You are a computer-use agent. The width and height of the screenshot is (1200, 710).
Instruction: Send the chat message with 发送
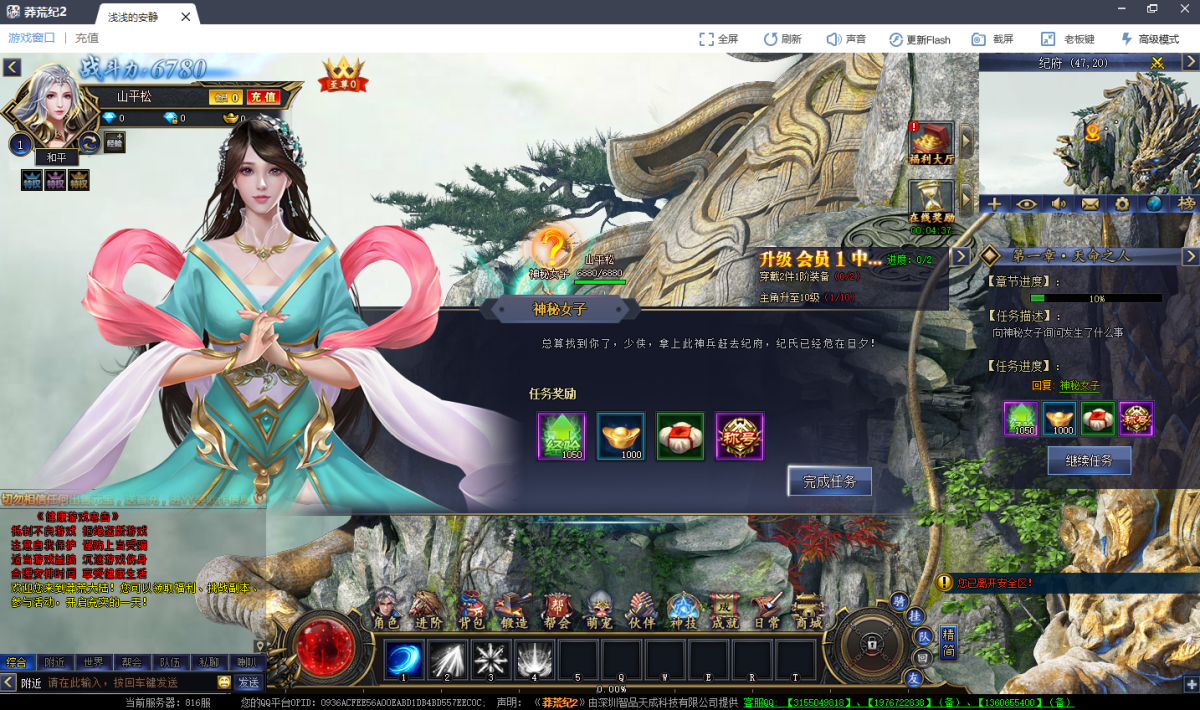pos(248,683)
